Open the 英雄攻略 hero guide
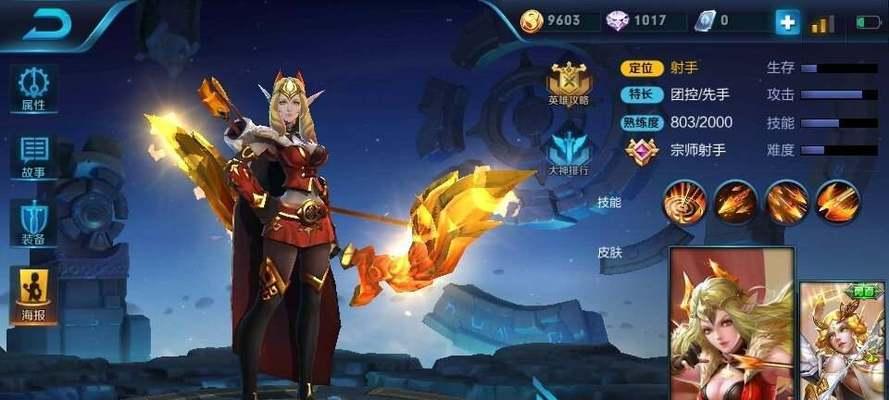The width and height of the screenshot is (889, 400). click(567, 83)
